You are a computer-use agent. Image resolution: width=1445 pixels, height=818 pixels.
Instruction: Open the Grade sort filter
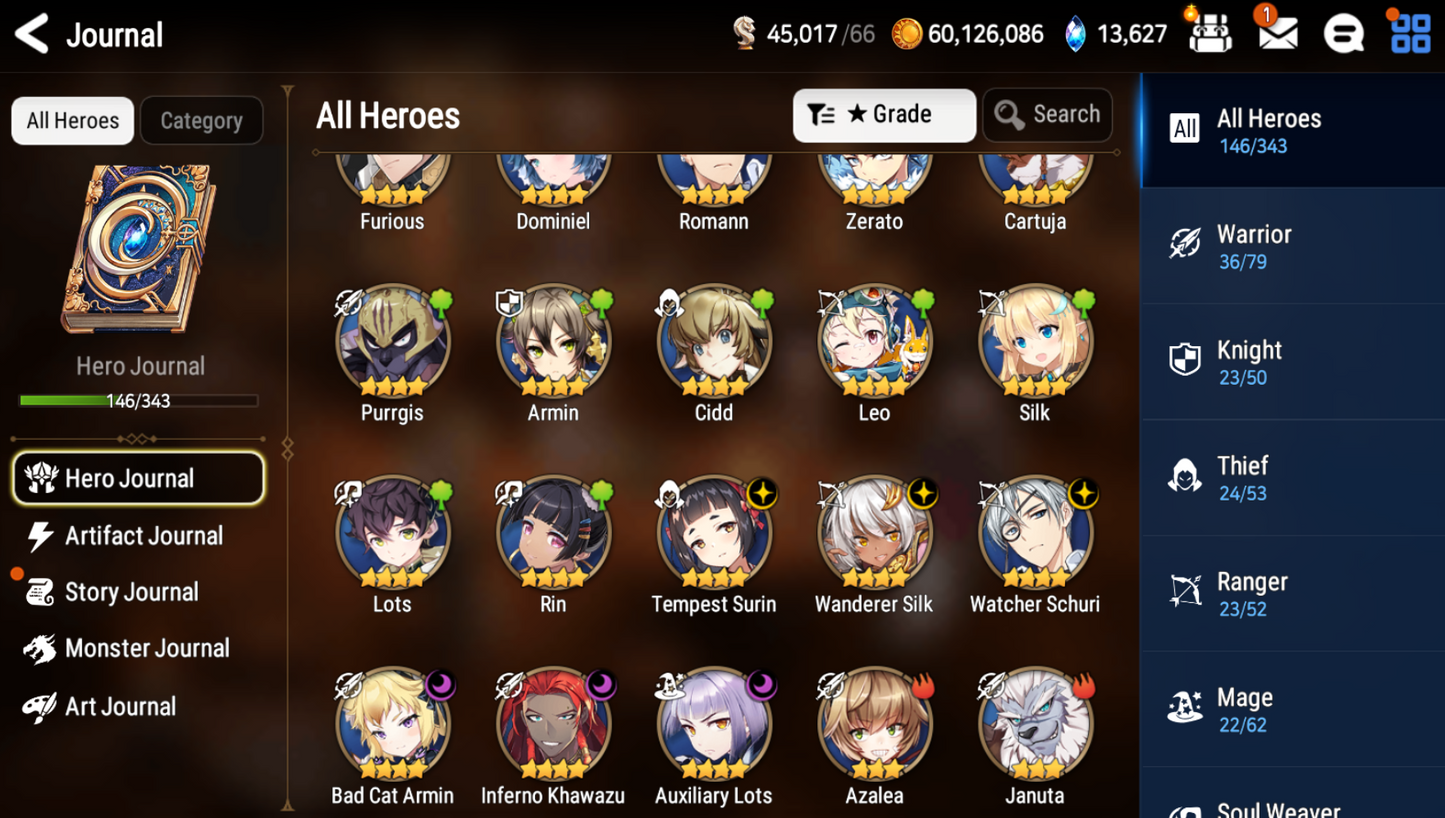click(883, 115)
